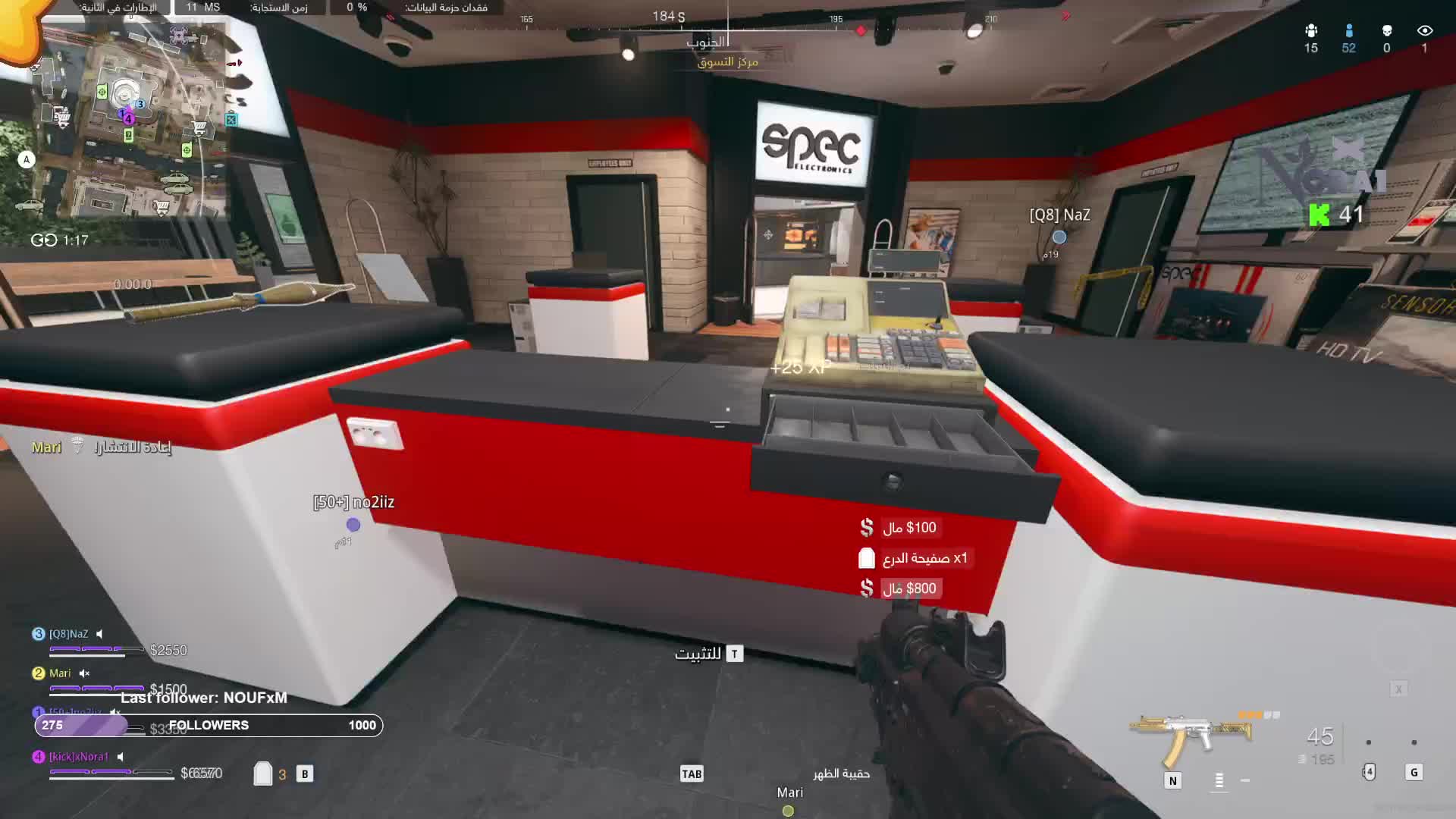Open the tactical minimap
Image resolution: width=1456 pixels, height=819 pixels.
coord(129,121)
